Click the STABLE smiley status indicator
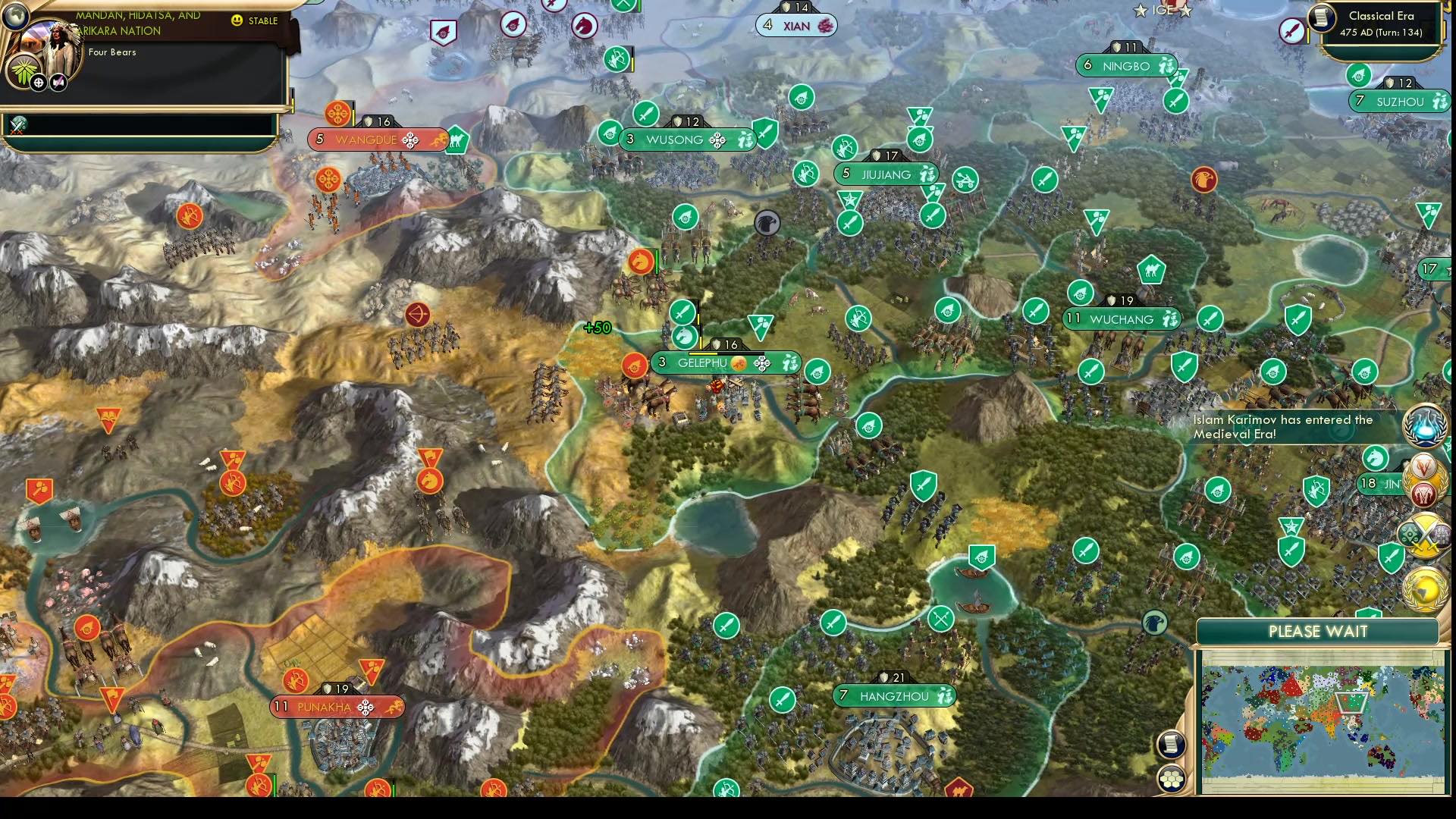Screen dimensions: 1456x819 point(237,20)
